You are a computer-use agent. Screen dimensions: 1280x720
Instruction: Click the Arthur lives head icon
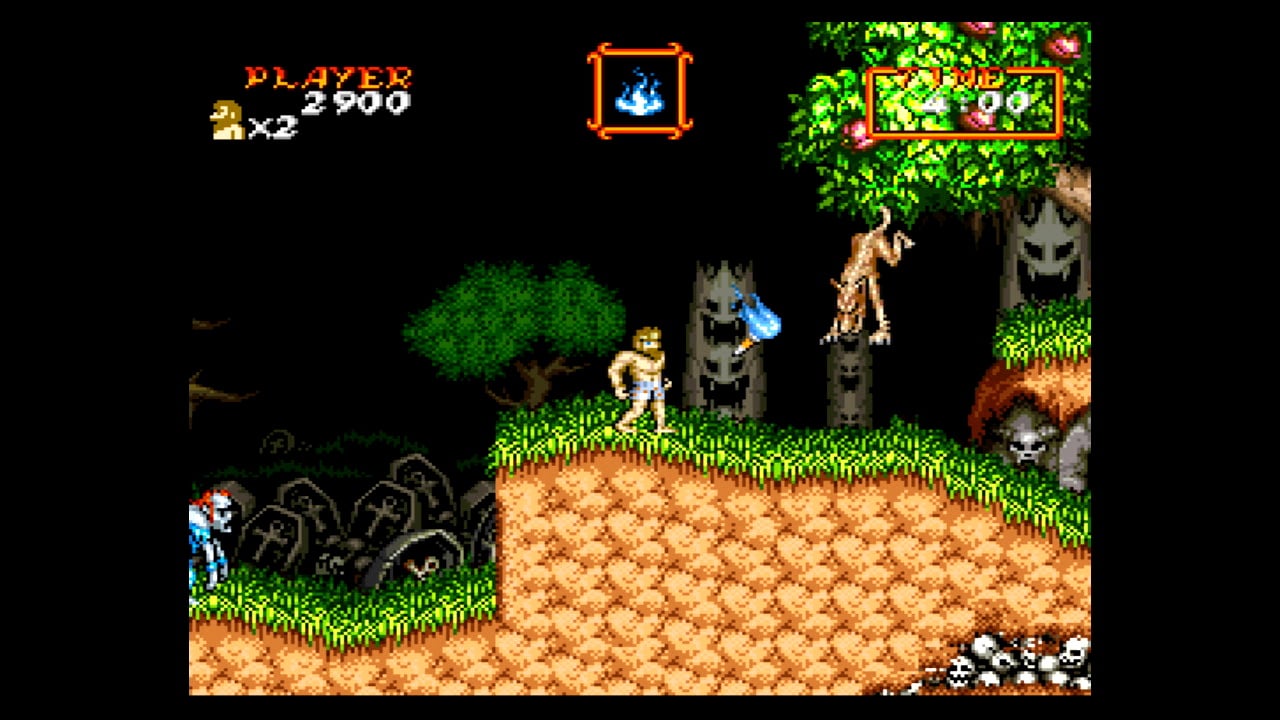tap(227, 120)
